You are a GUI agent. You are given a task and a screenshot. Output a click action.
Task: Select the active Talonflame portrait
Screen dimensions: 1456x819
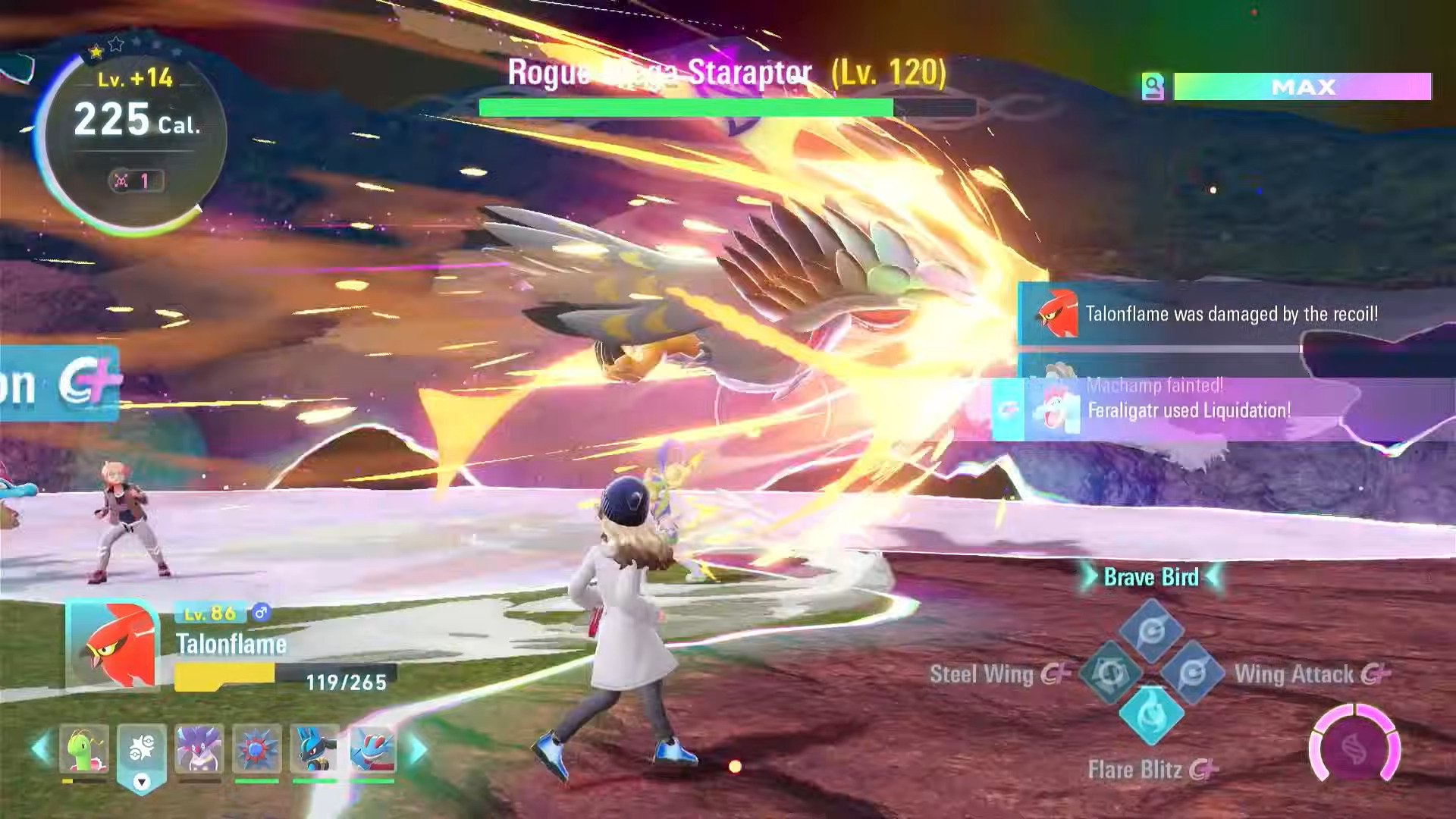click(113, 645)
